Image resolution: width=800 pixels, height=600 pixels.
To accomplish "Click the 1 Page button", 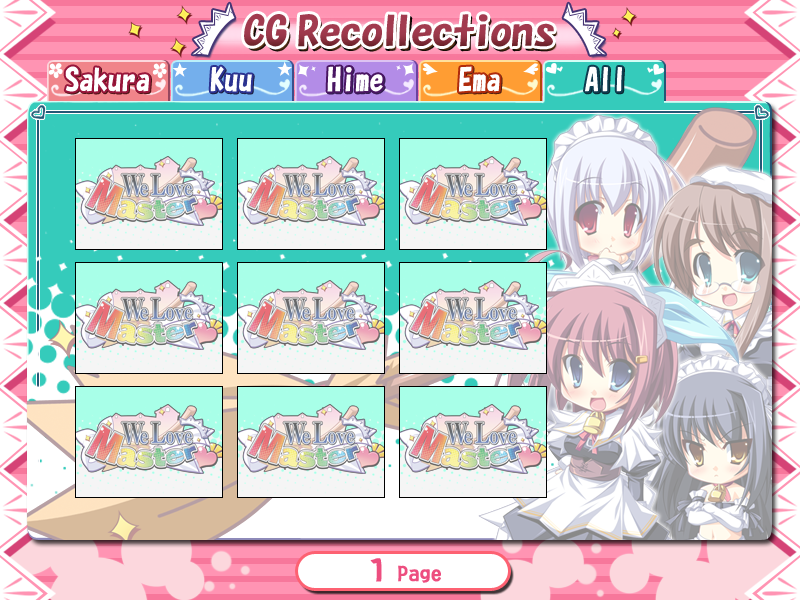I will click(403, 572).
